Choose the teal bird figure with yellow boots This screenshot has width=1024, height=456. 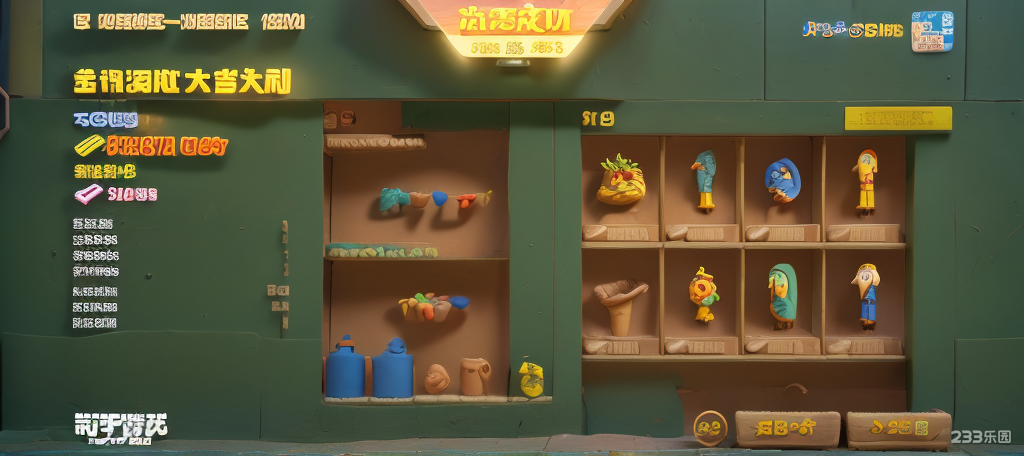tap(704, 179)
